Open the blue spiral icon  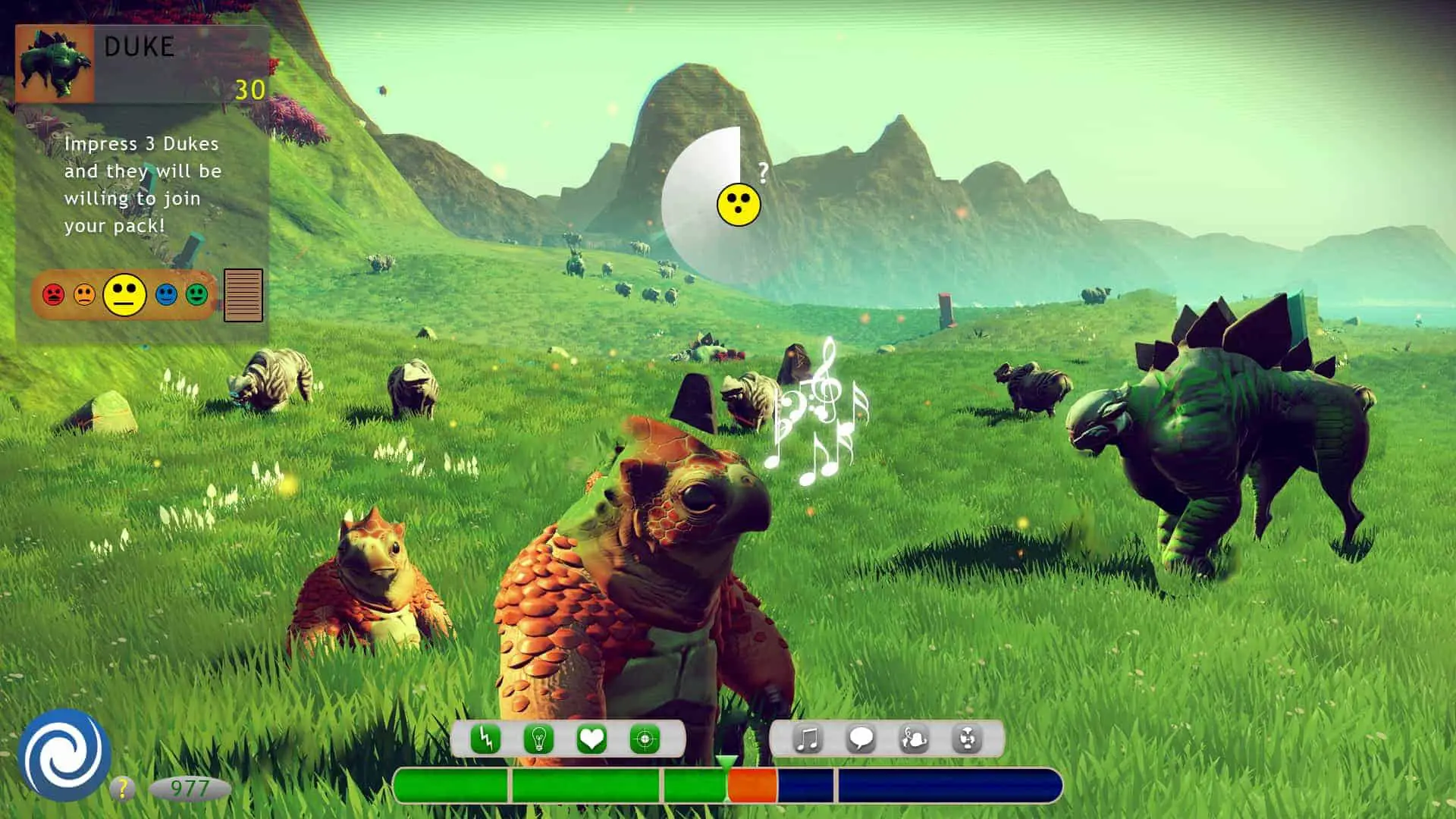point(64,756)
